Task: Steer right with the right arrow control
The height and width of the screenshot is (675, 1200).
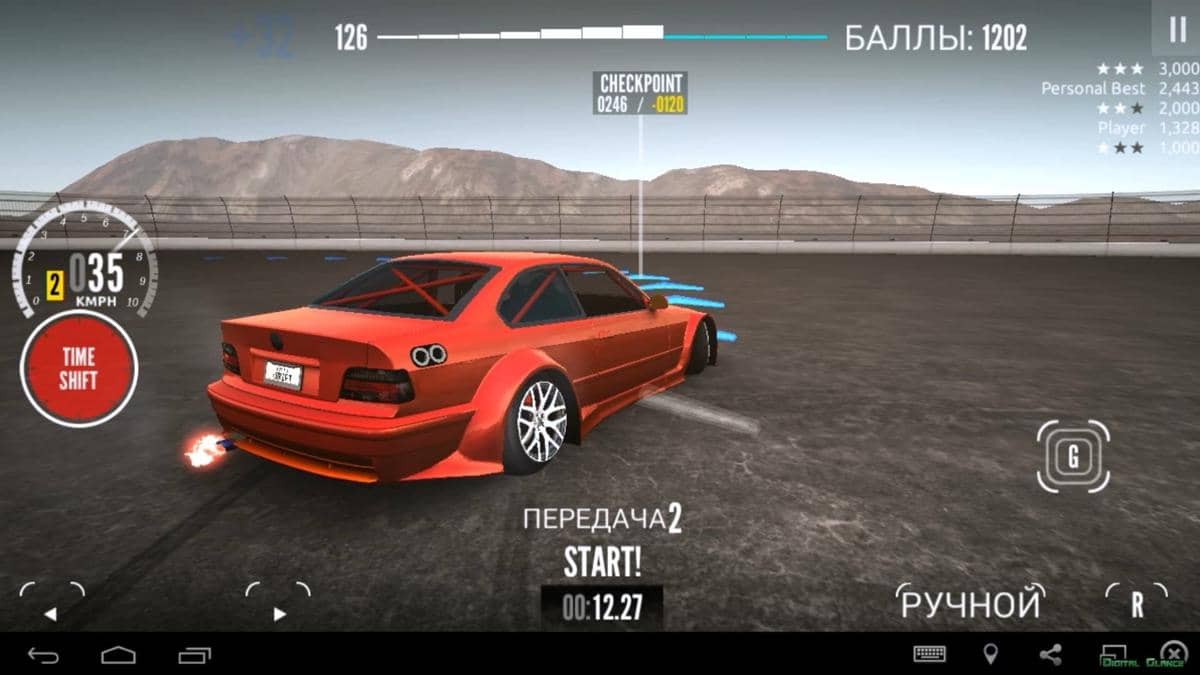Action: [x=278, y=605]
